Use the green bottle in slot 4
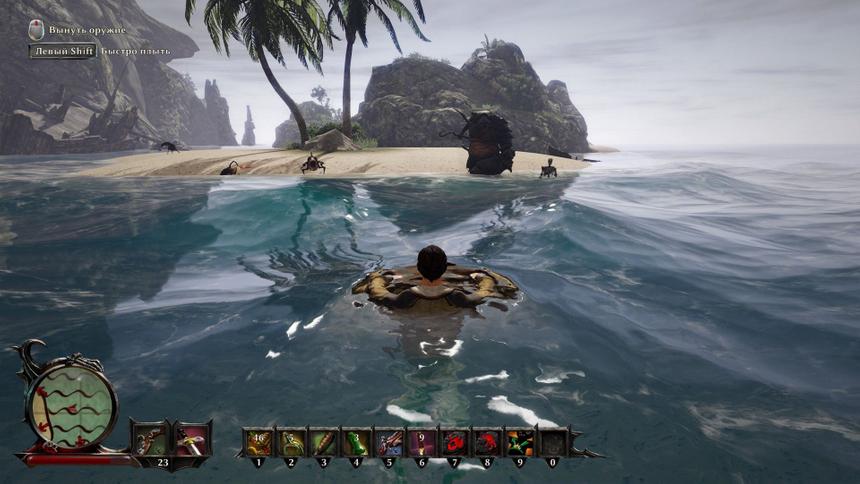 coord(356,442)
